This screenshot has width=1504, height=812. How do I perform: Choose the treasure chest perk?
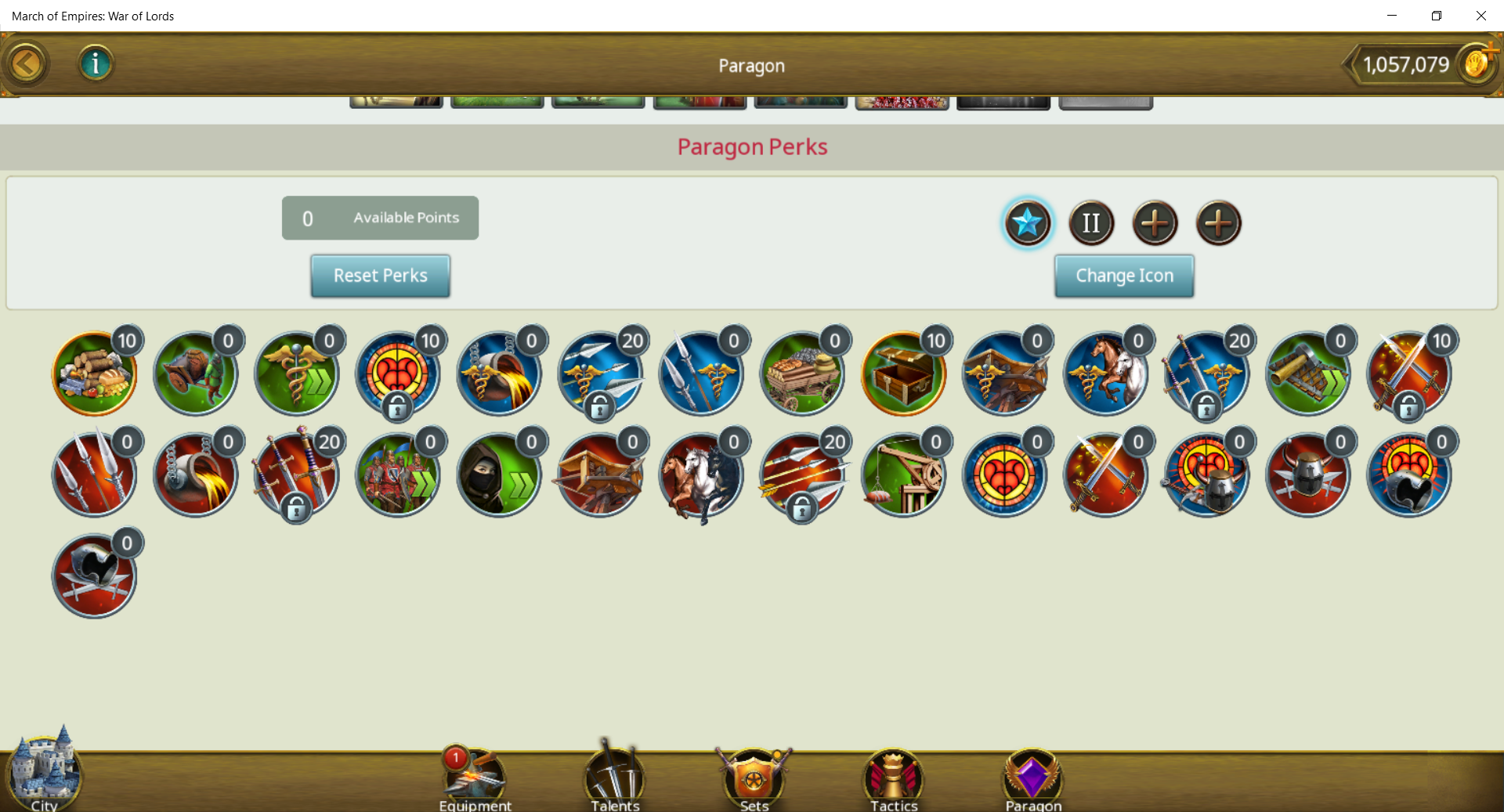click(x=903, y=374)
